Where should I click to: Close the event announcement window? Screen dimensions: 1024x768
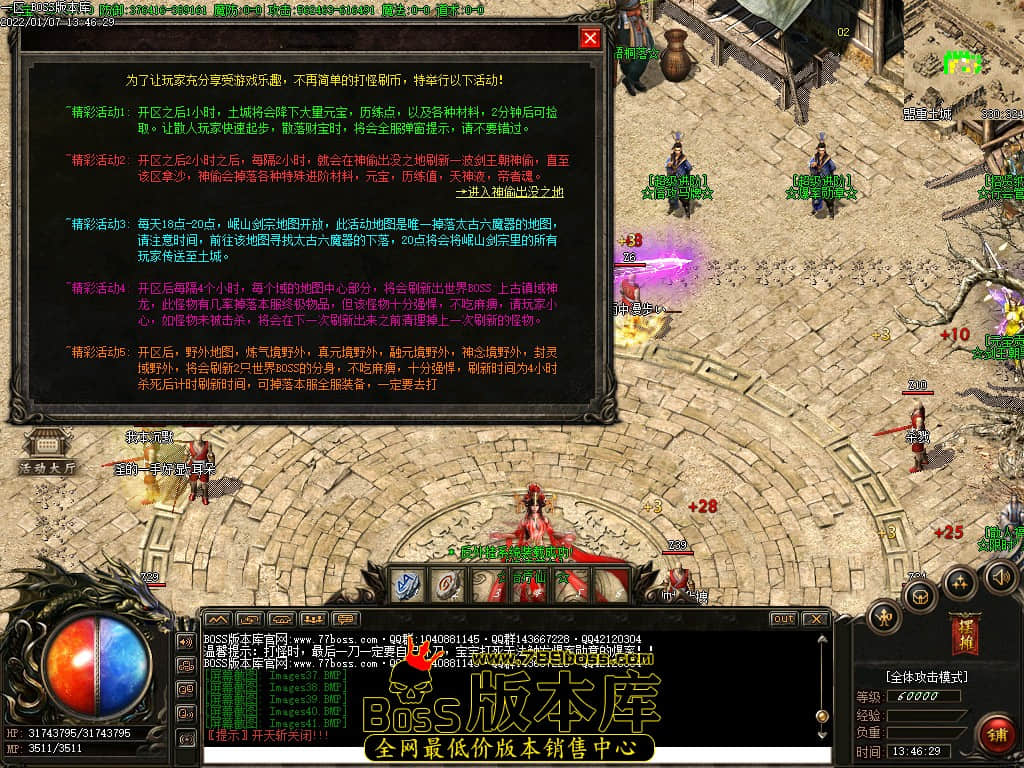coord(590,38)
